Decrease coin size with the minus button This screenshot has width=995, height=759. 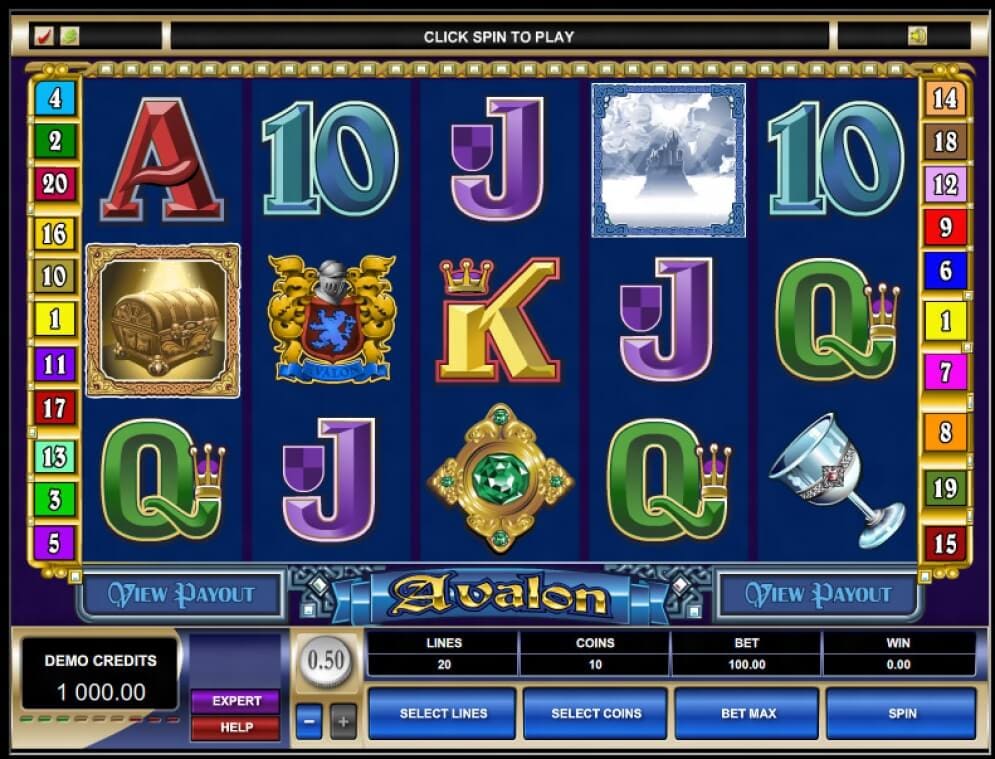(309, 720)
